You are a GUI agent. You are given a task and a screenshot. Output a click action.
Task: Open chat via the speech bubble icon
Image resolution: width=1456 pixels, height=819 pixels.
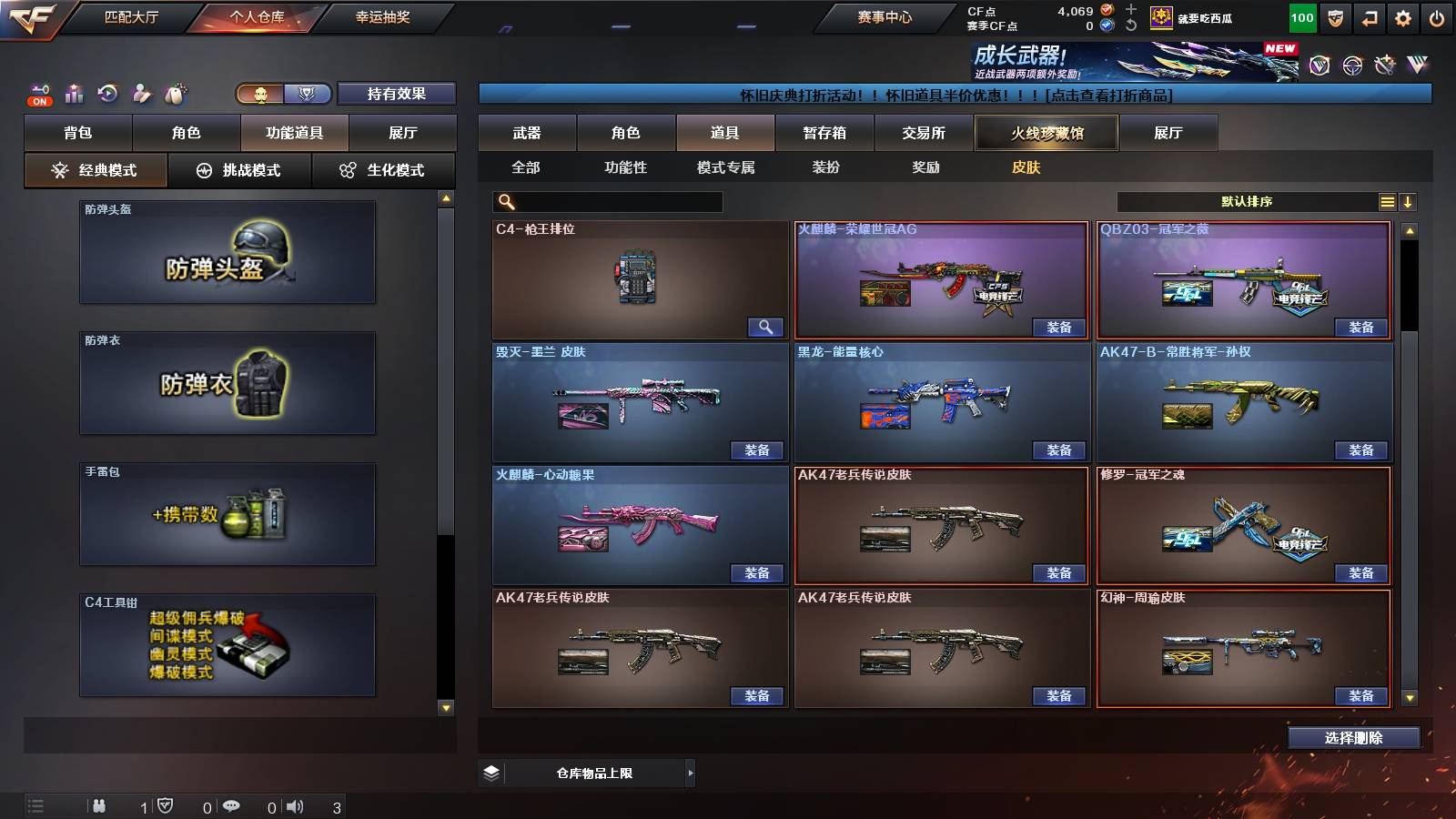pos(233,806)
